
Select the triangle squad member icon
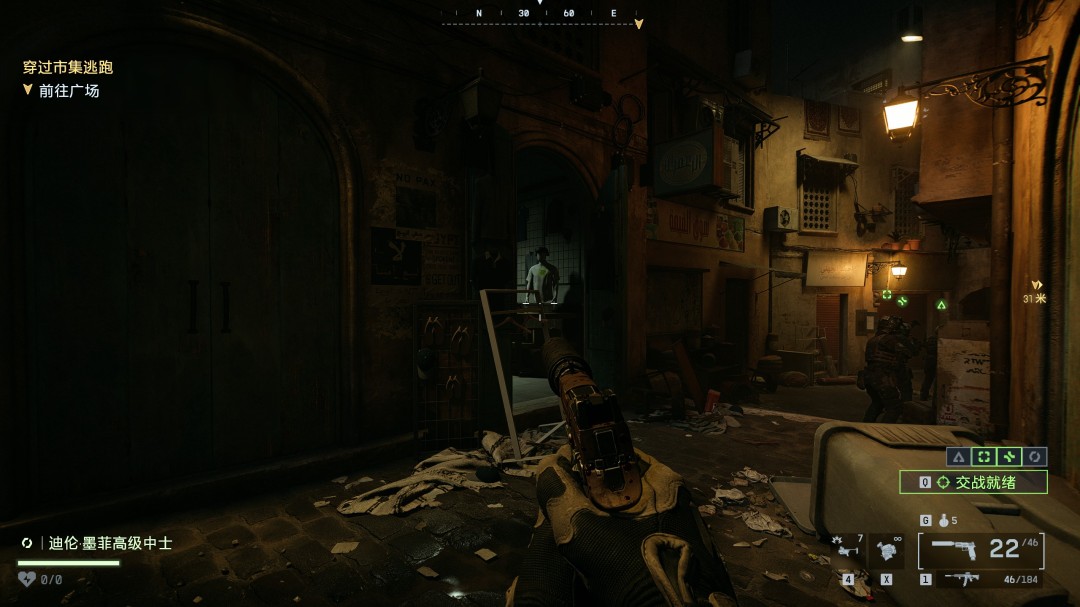(958, 457)
